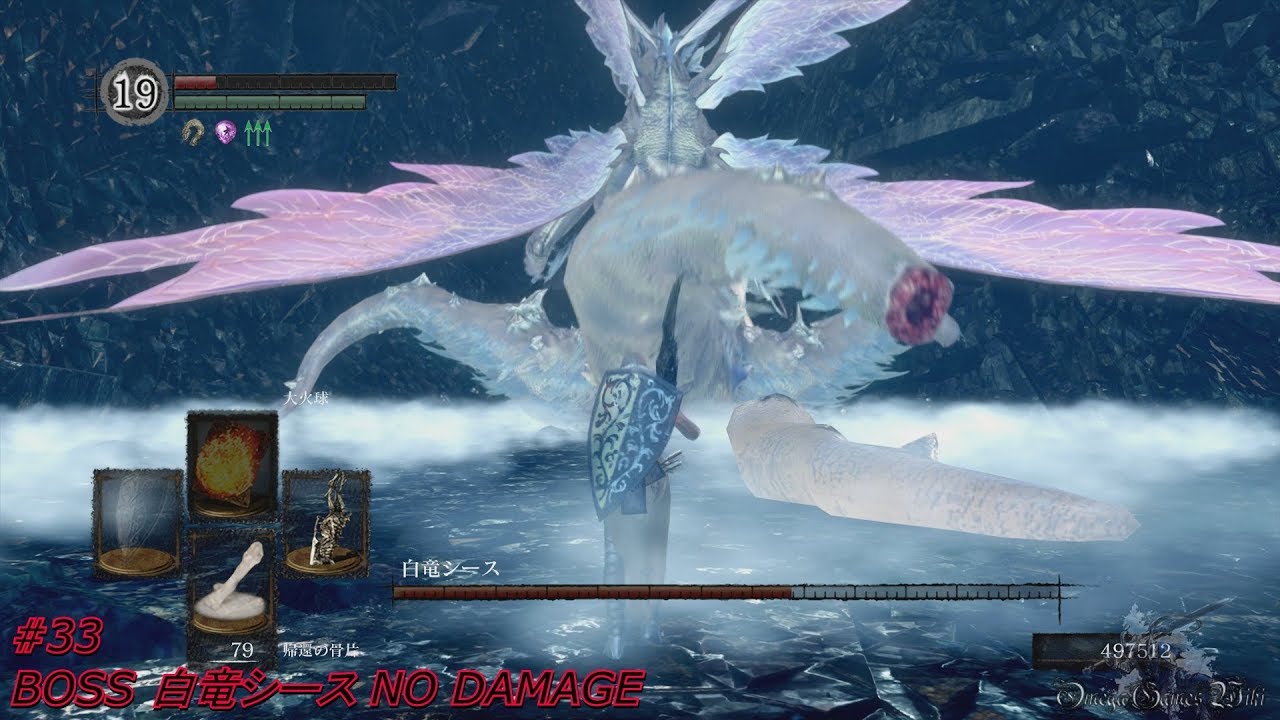Click the purple orb status icon
This screenshot has height=720, width=1280.
225,131
